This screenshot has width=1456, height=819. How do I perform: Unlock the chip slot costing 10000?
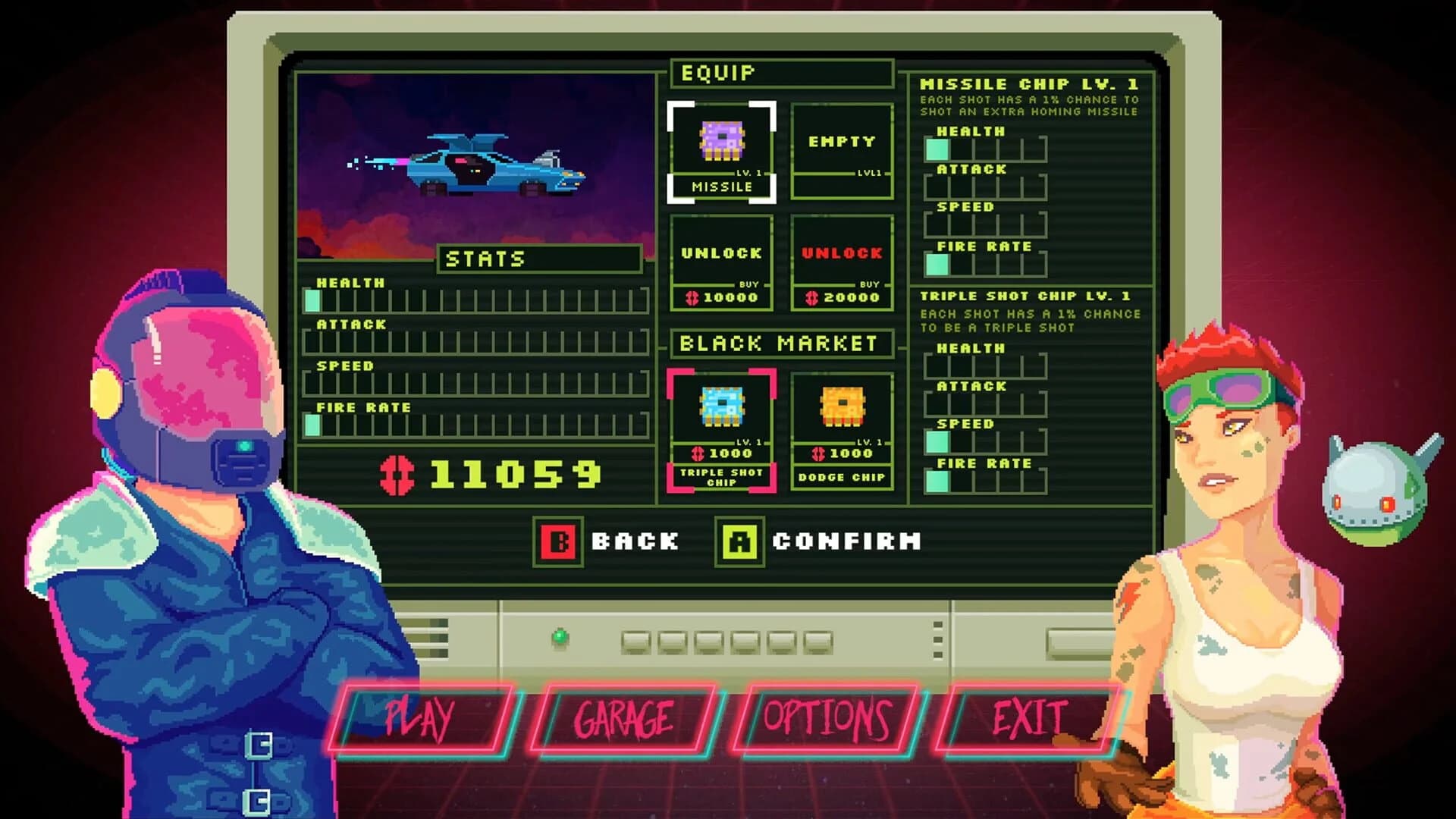720,262
